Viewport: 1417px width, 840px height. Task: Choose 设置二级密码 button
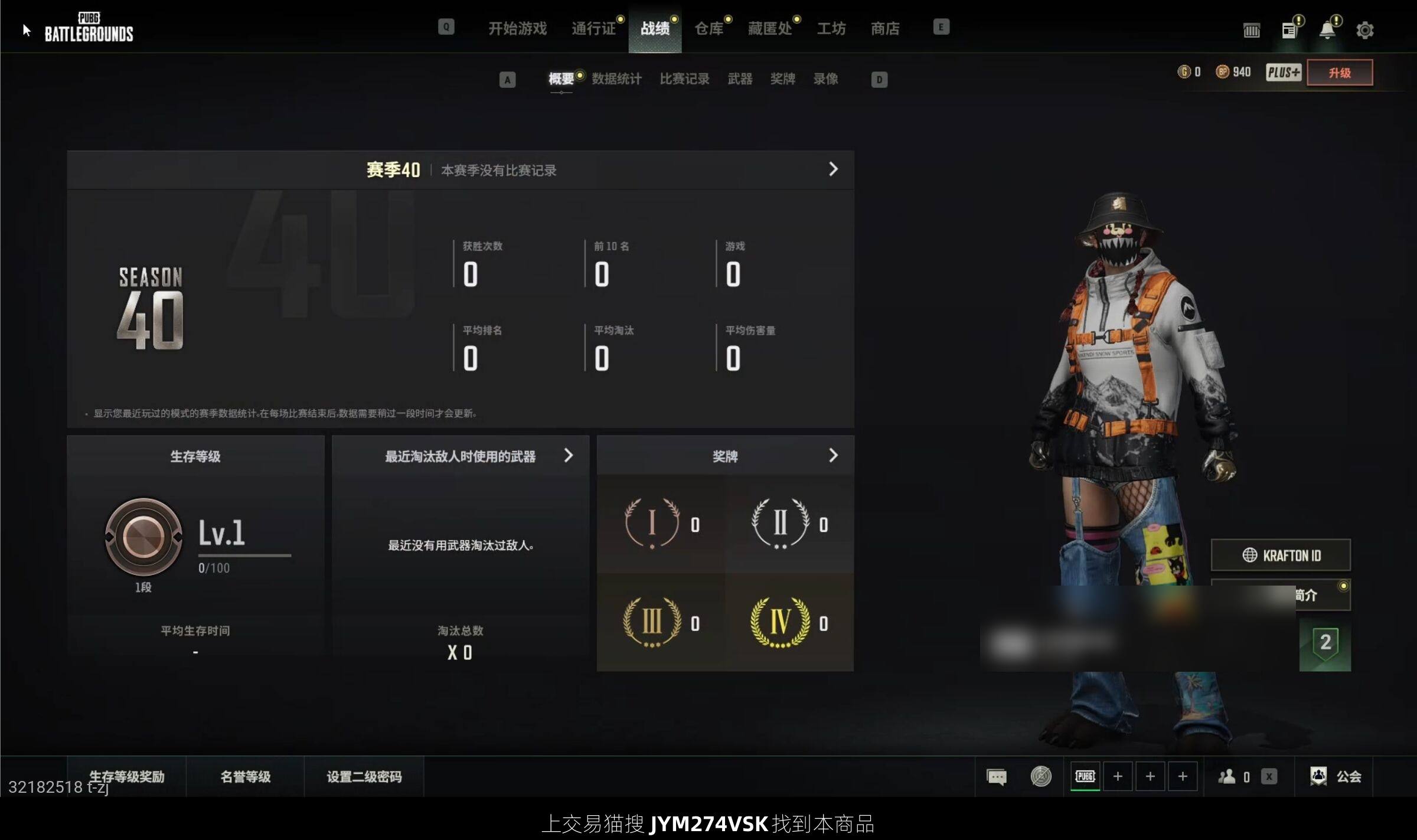[364, 777]
